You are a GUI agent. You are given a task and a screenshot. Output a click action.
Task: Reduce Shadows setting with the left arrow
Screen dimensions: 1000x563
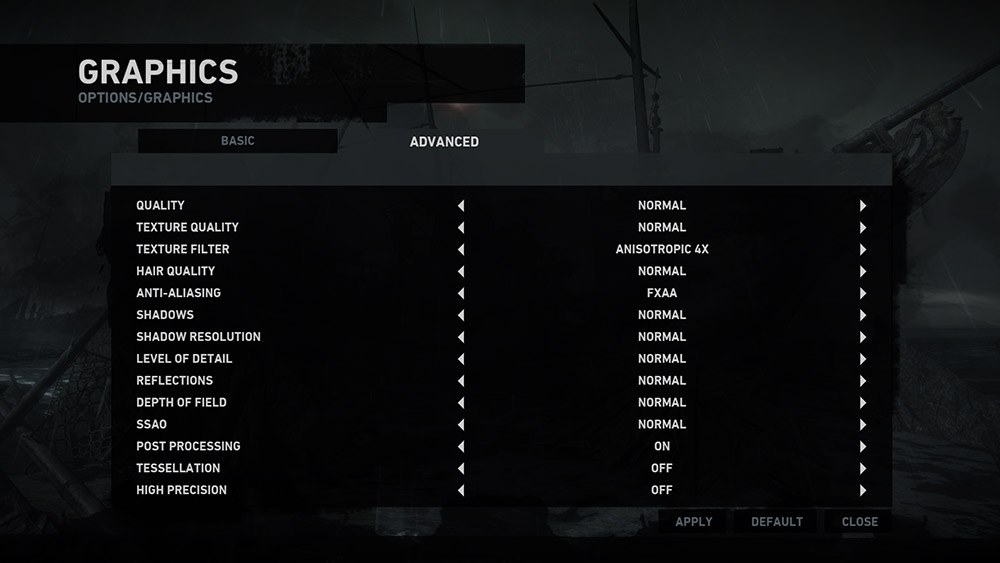pos(461,315)
